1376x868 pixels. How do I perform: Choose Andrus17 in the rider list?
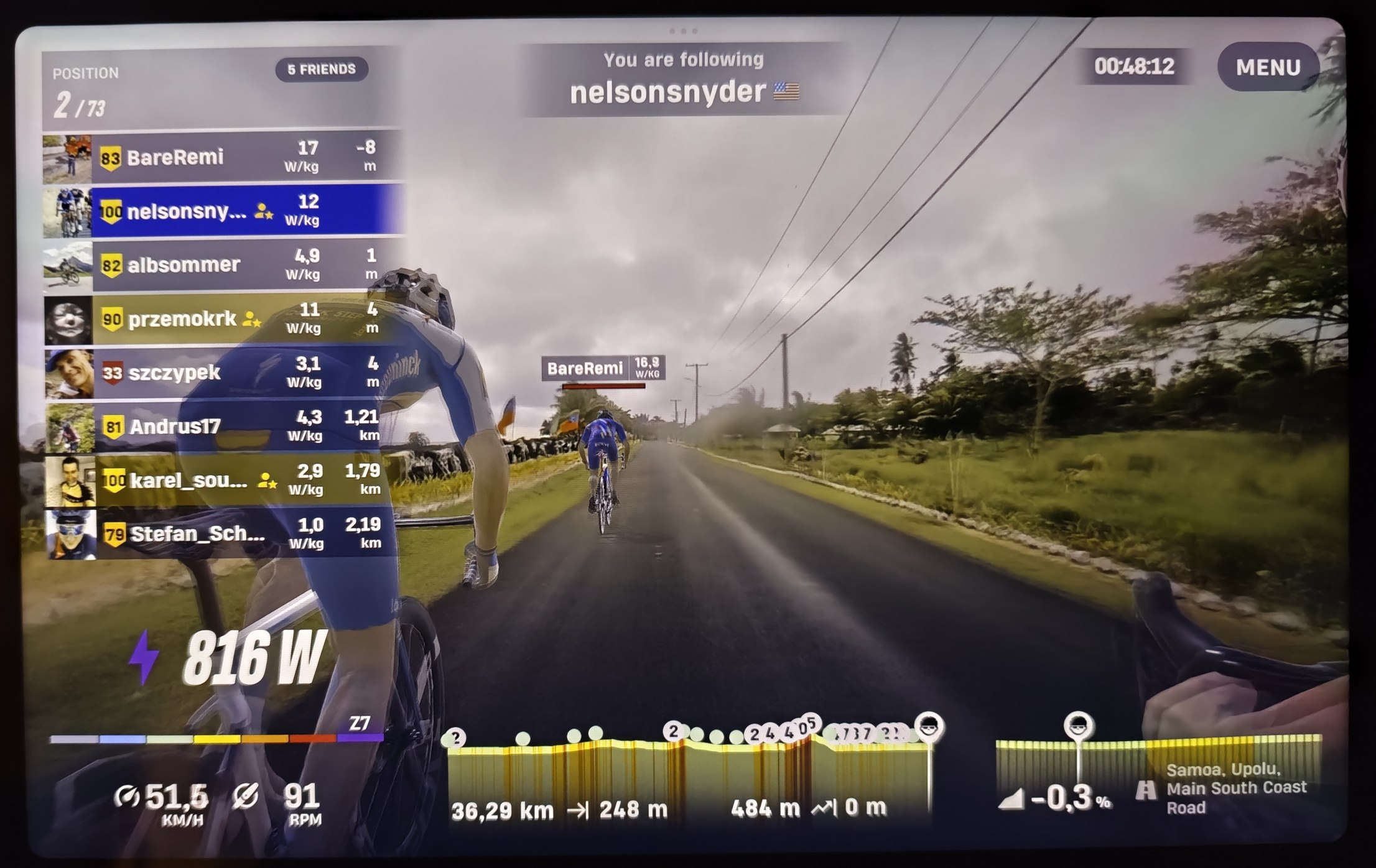[x=224, y=427]
